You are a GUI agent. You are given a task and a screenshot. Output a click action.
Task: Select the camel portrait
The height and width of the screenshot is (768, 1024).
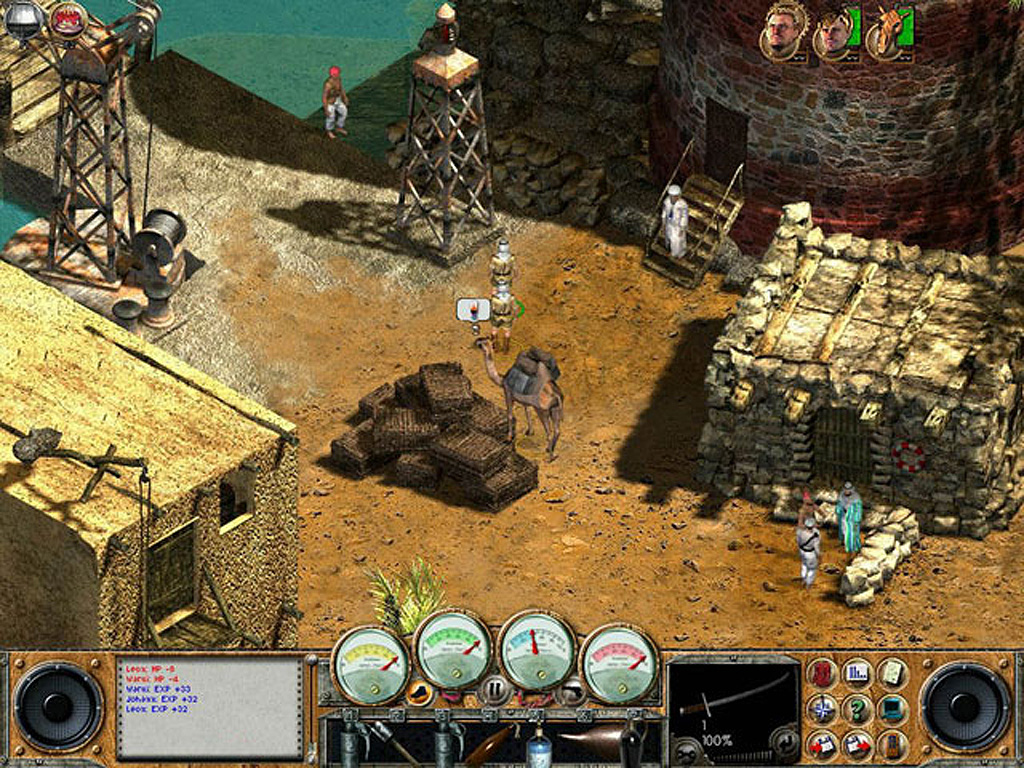pos(886,33)
